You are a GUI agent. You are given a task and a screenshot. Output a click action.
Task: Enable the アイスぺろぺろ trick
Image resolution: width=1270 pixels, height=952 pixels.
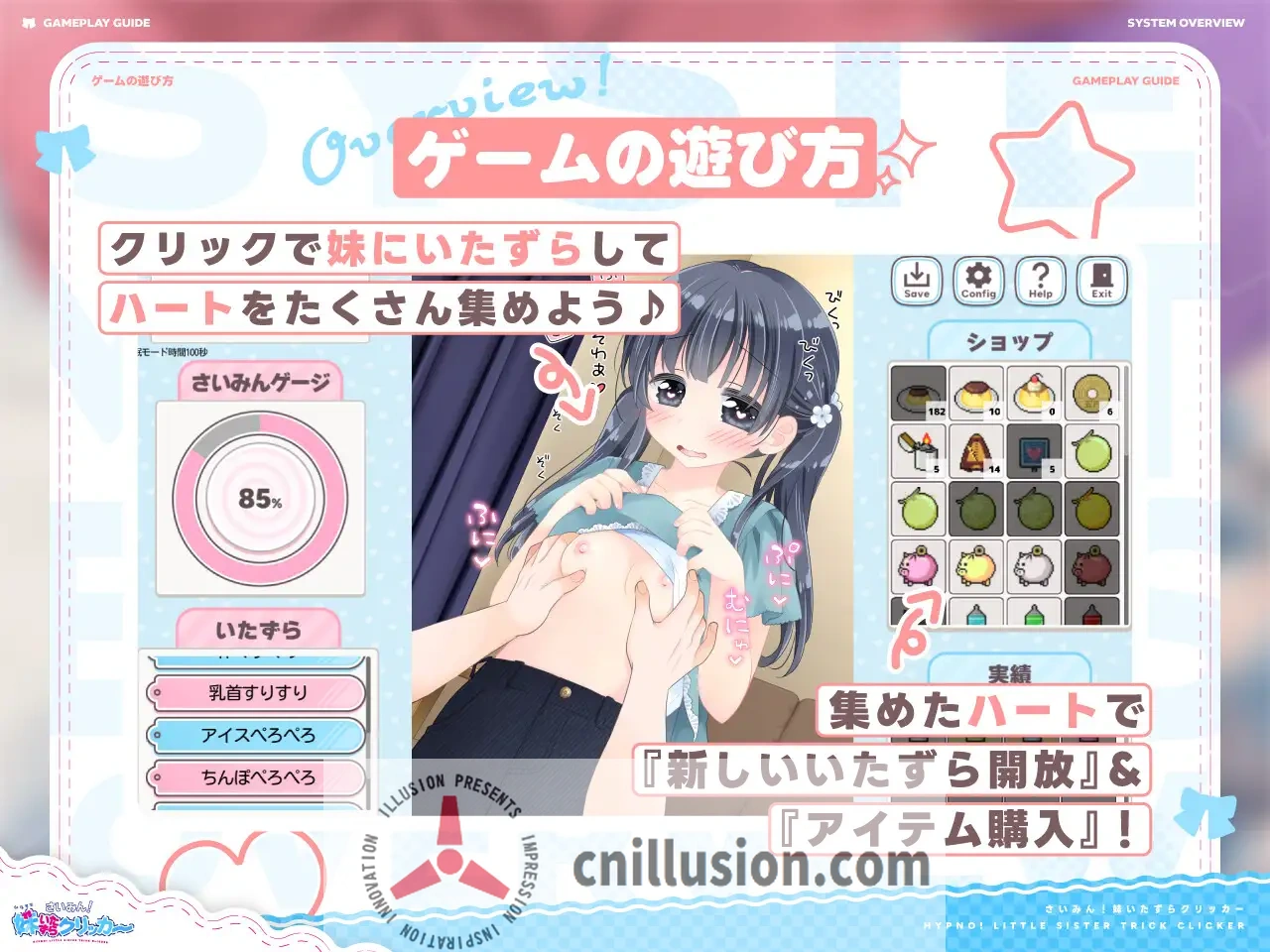coord(257,736)
